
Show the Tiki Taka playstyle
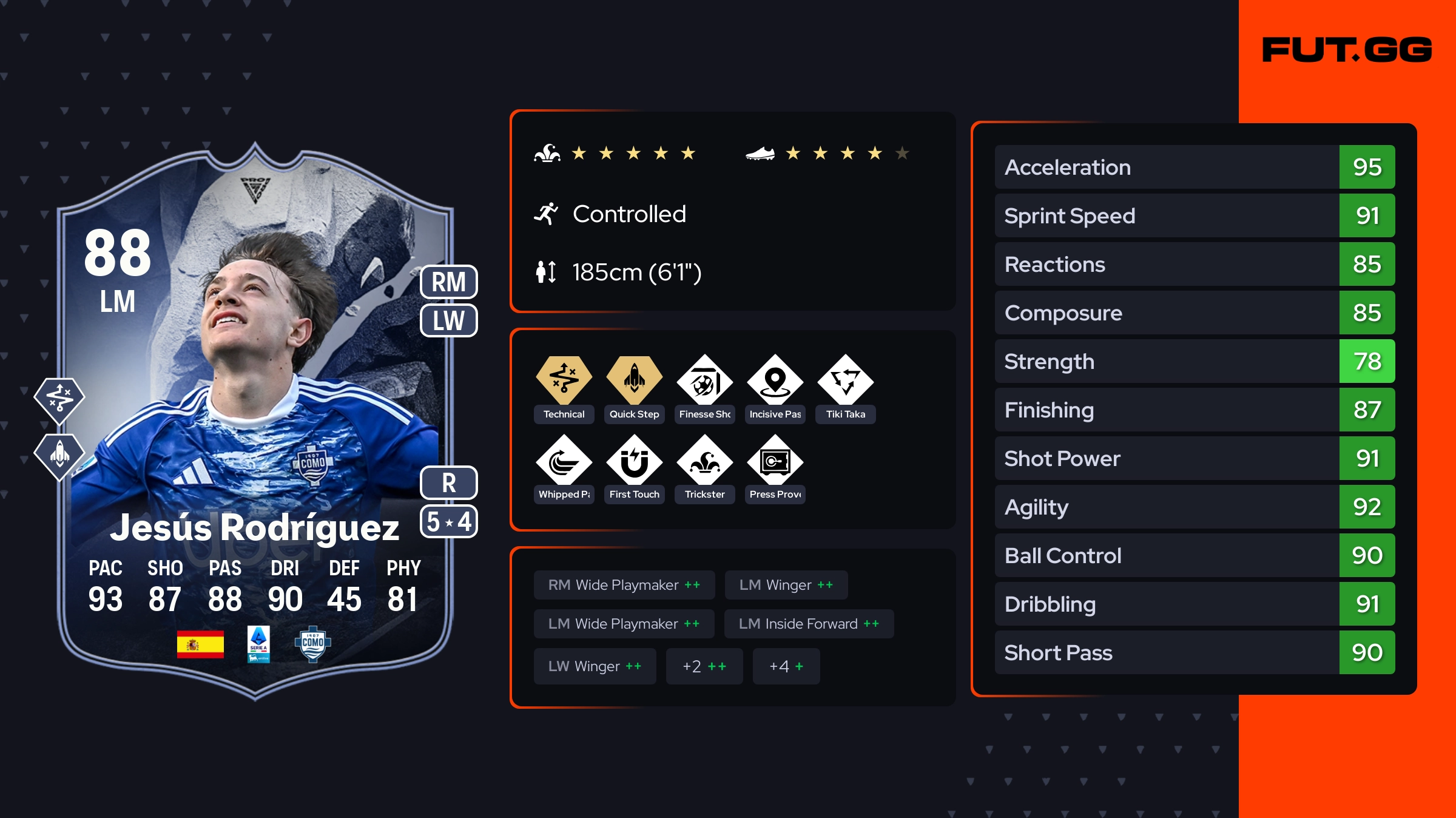845,382
